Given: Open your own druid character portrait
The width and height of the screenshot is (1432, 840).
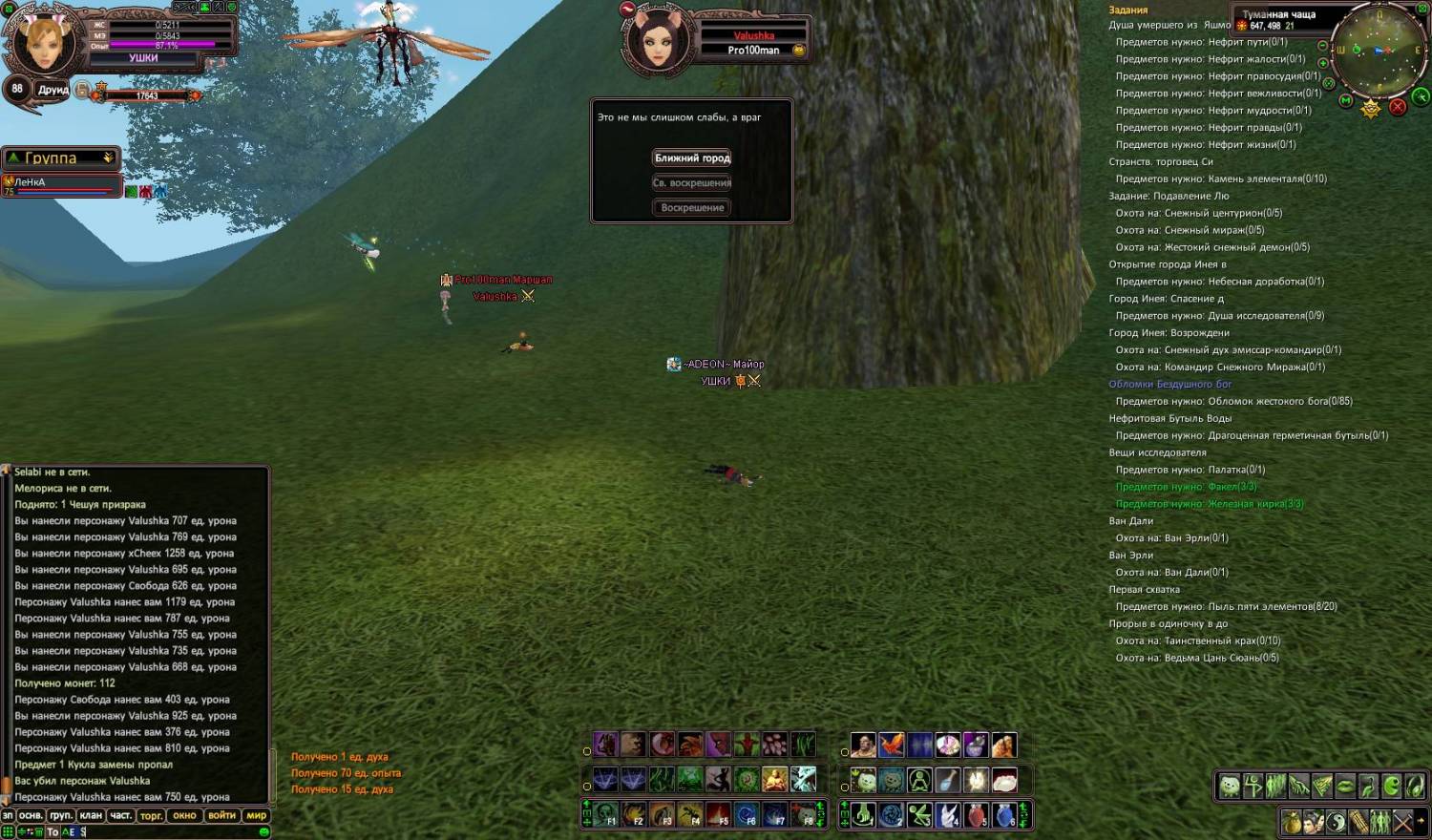Looking at the screenshot, I should click(43, 41).
